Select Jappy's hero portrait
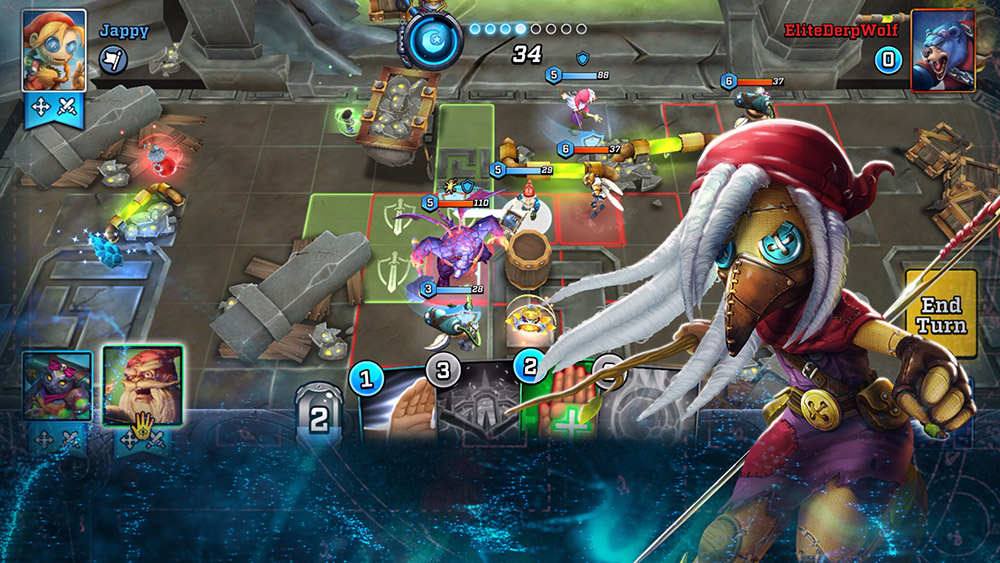The height and width of the screenshot is (563, 1000). coord(54,50)
